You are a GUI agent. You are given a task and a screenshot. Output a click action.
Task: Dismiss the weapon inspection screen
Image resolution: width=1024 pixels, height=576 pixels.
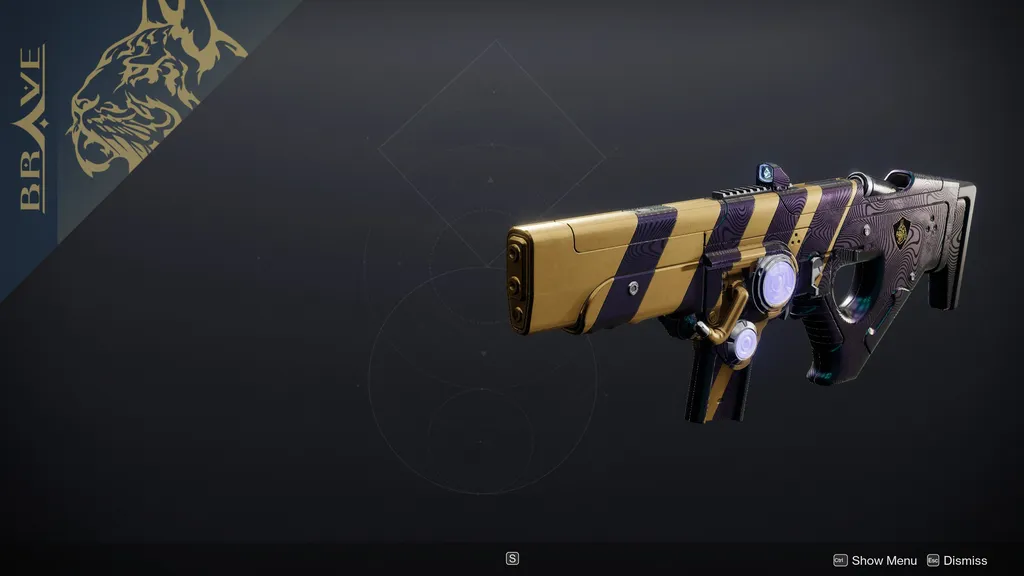957,561
